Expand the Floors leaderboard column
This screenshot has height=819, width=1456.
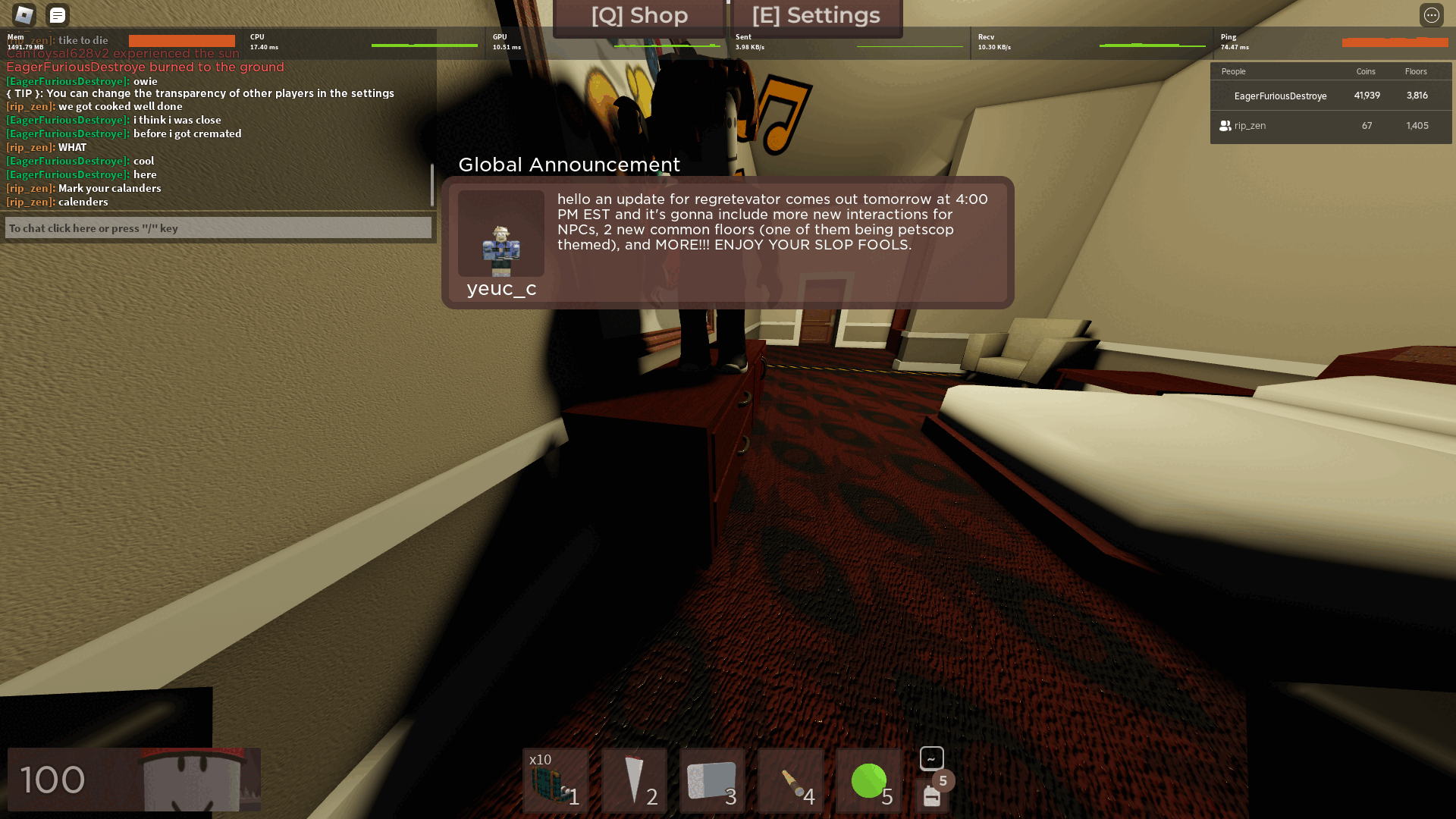1417,71
